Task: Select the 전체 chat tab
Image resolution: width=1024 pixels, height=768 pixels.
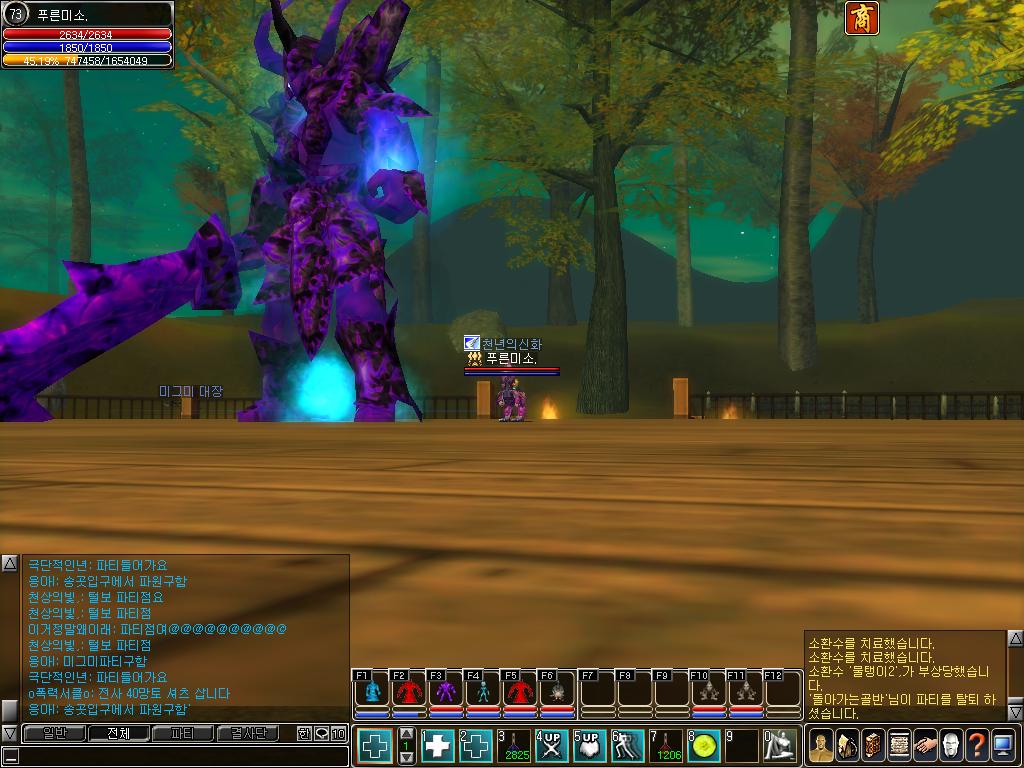Action: pyautogui.click(x=118, y=733)
